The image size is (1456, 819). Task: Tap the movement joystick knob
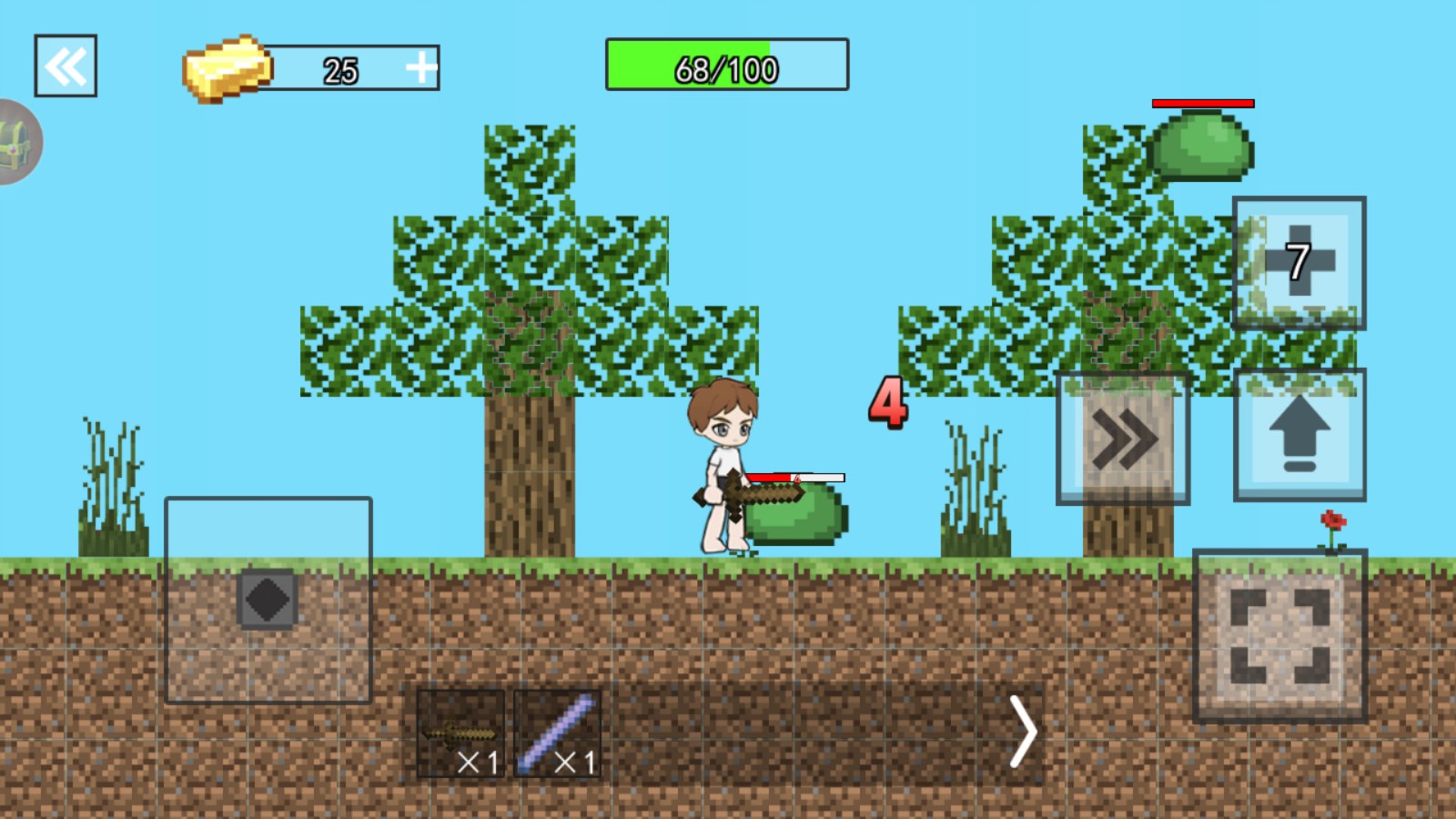click(268, 600)
